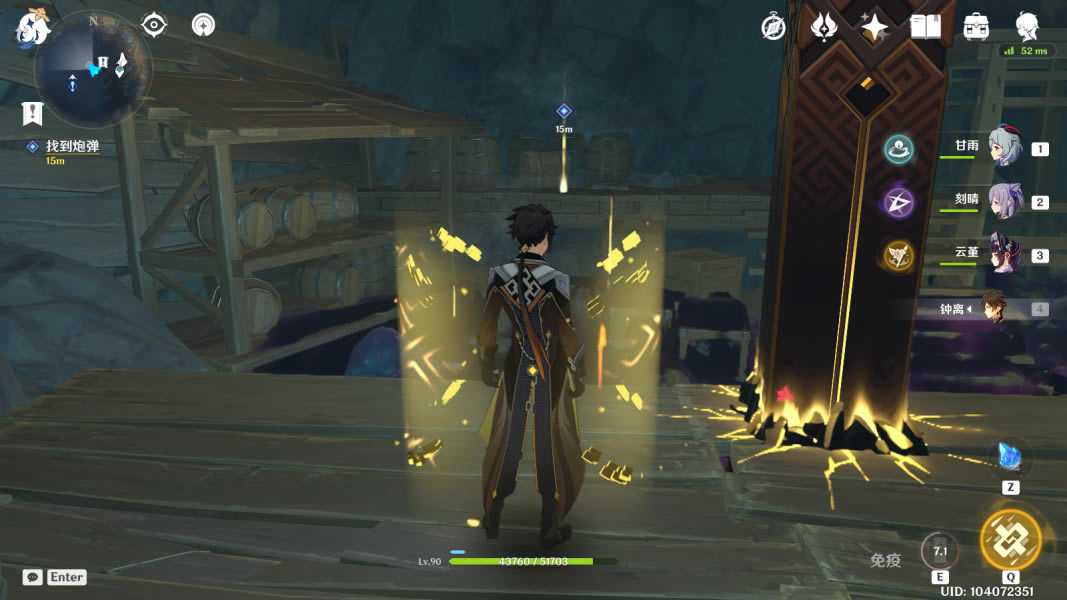Trigger 云堇's golden elemental burst icon
The width and height of the screenshot is (1067, 600).
point(899,256)
